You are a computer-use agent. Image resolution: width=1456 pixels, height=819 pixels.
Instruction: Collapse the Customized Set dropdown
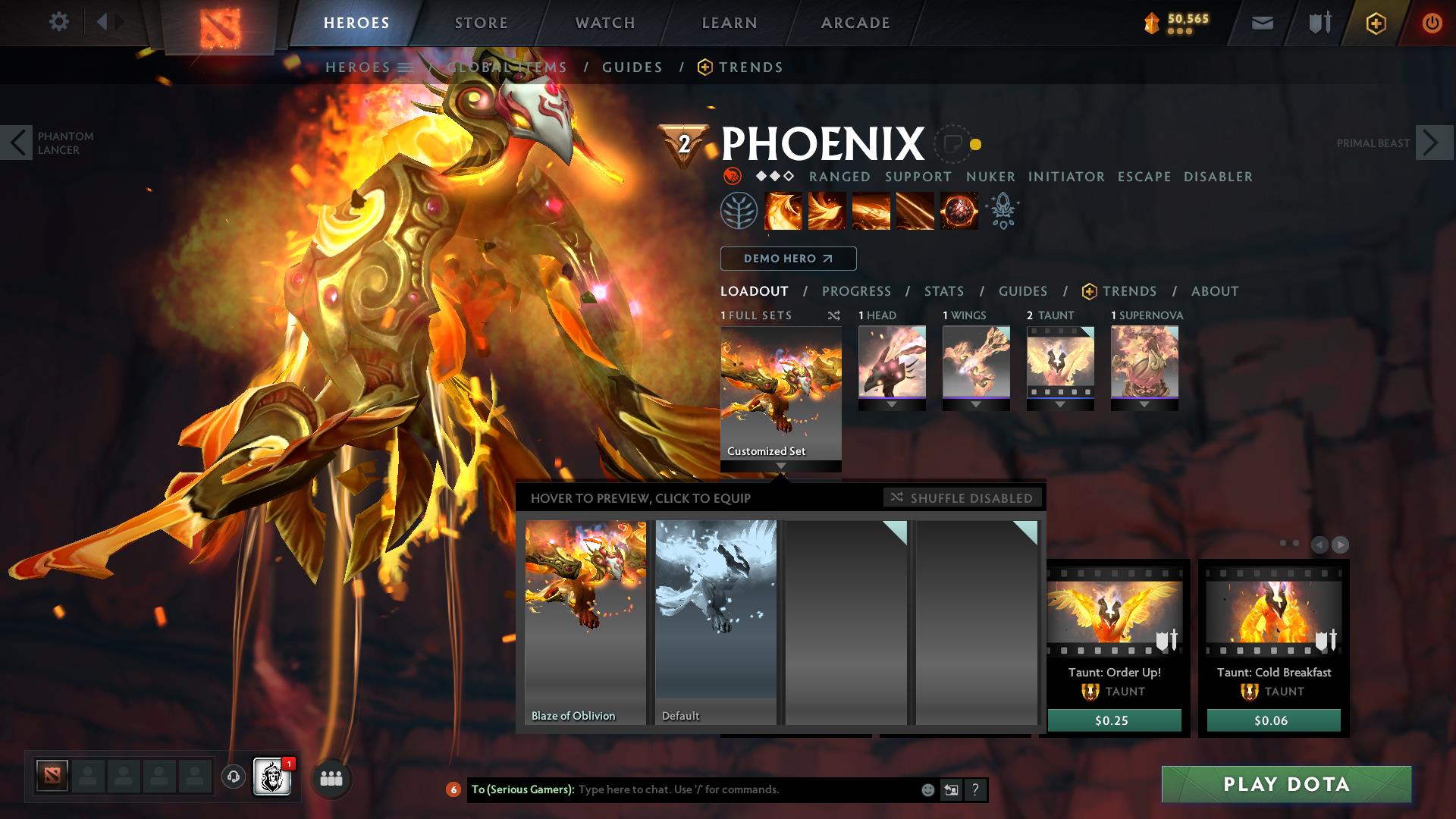coord(780,466)
